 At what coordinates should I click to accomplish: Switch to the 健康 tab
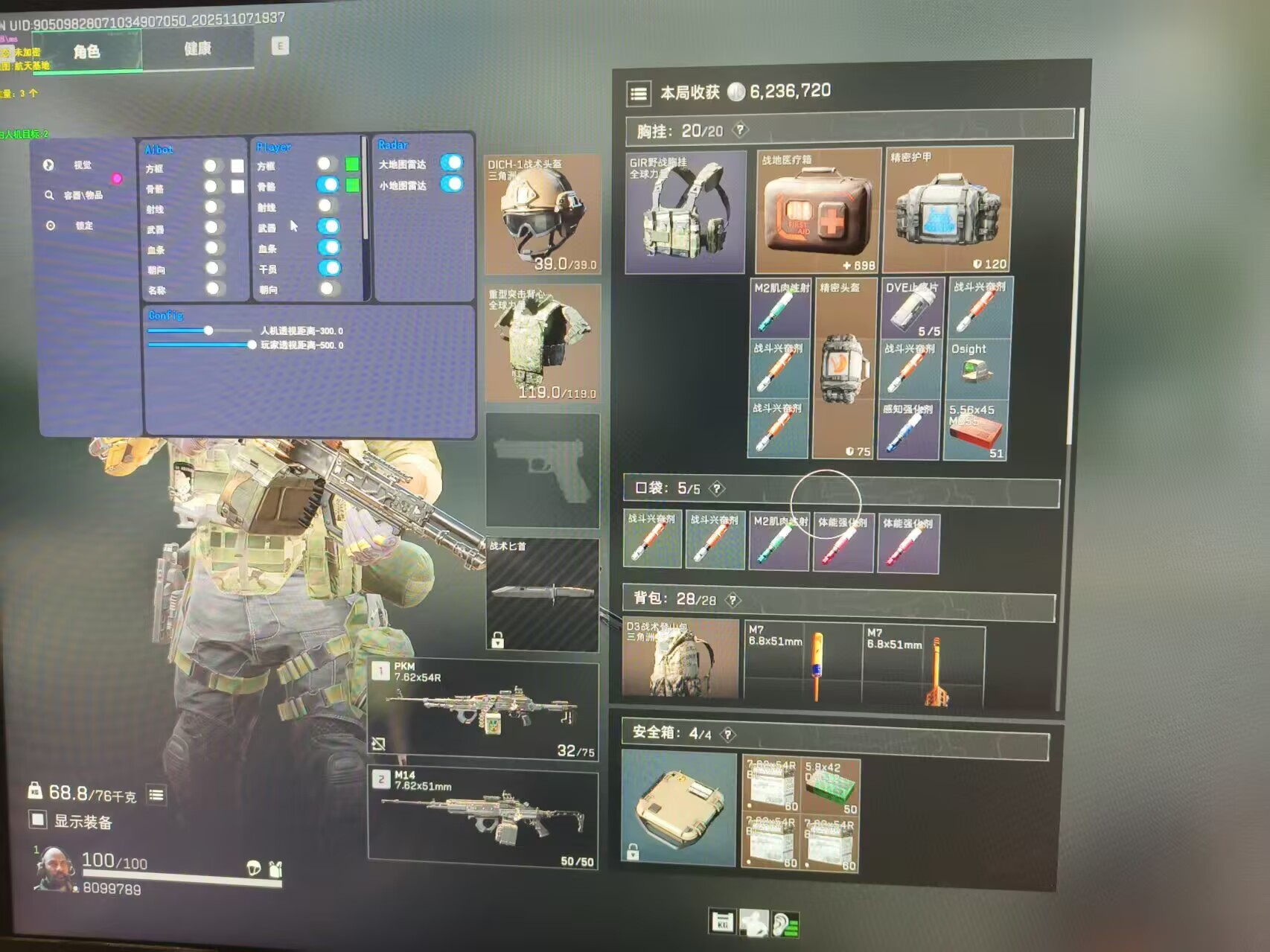click(197, 49)
